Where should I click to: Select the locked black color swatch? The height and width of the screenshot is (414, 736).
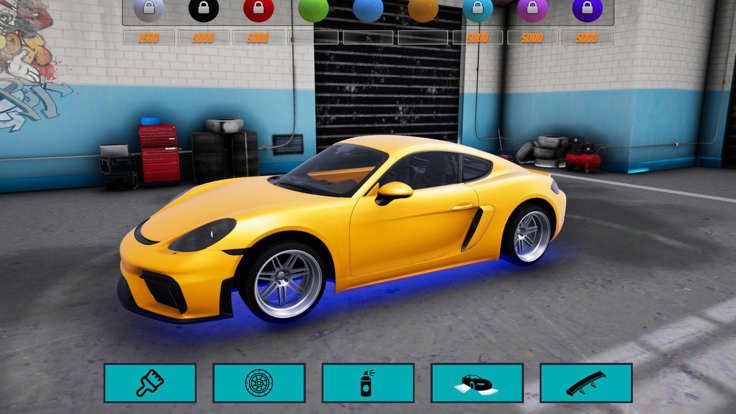tap(204, 10)
